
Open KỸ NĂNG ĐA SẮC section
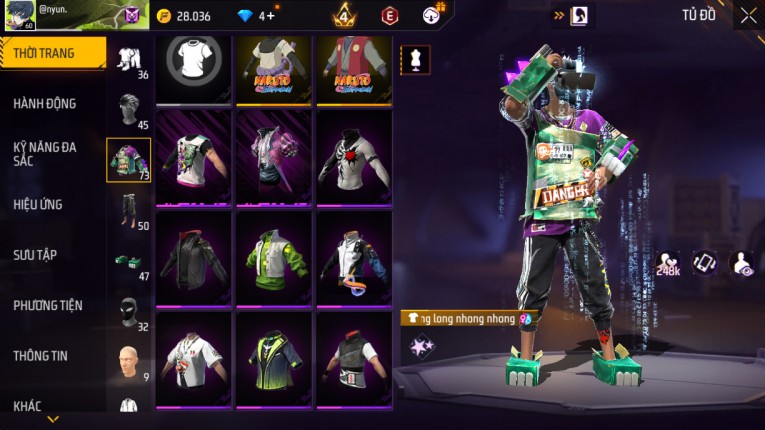tap(45, 153)
